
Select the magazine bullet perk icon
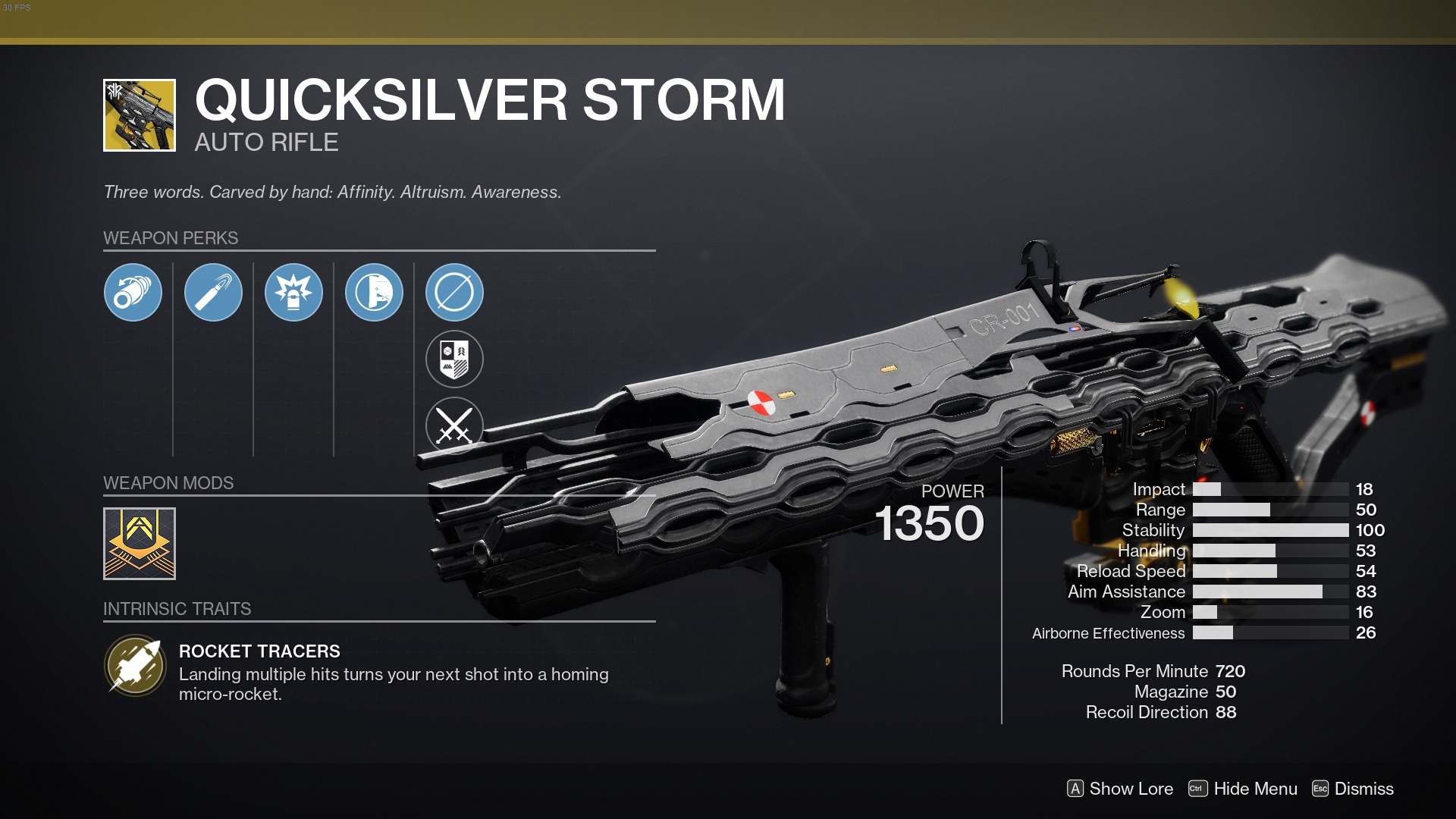click(213, 292)
